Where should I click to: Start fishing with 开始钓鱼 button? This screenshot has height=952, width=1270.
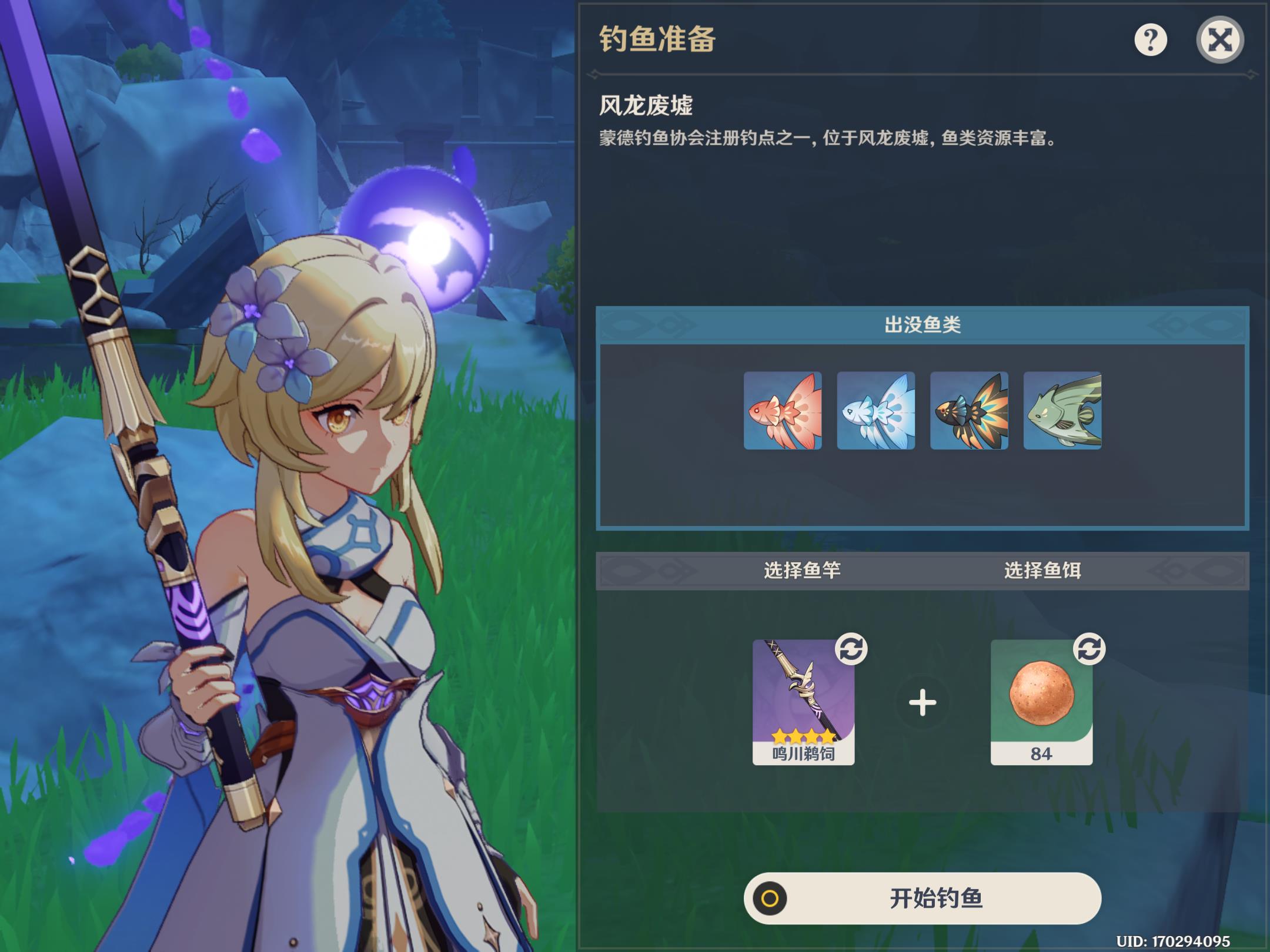[922, 898]
